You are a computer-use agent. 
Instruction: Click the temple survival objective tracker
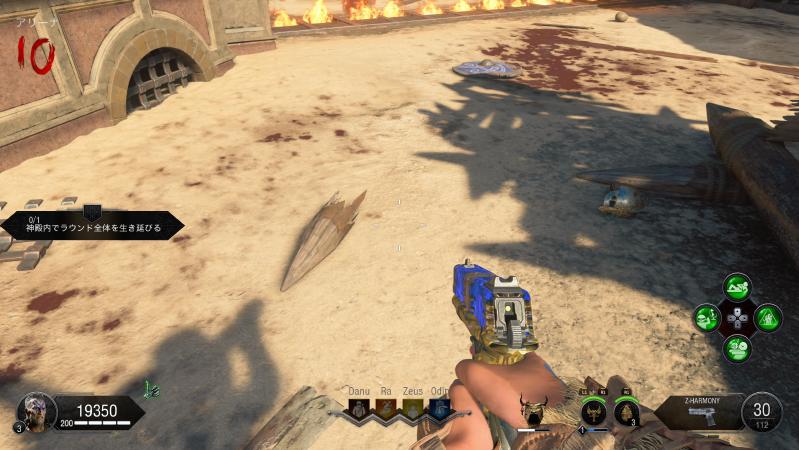pos(91,225)
